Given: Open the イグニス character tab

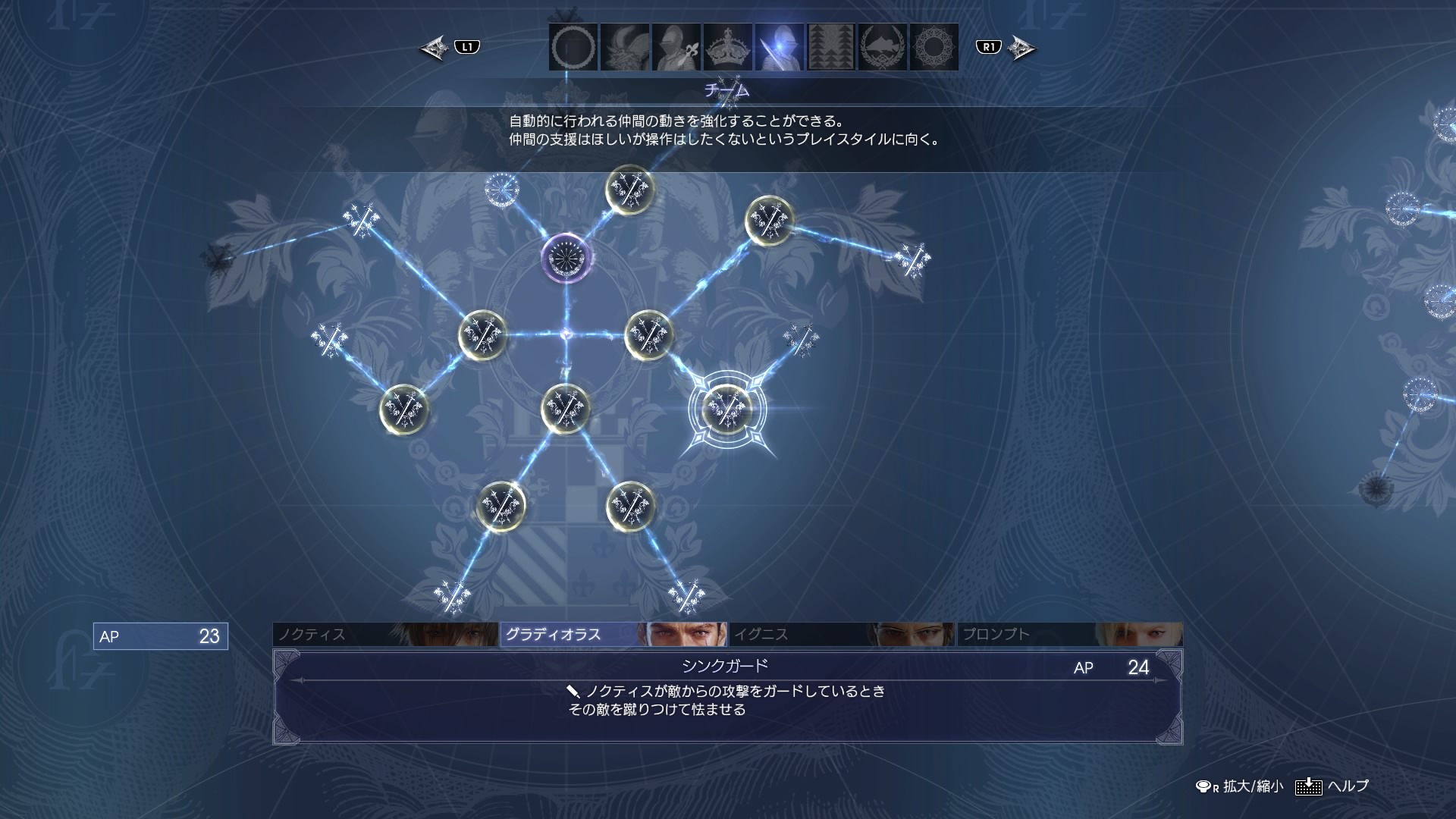Looking at the screenshot, I should pyautogui.click(x=840, y=635).
